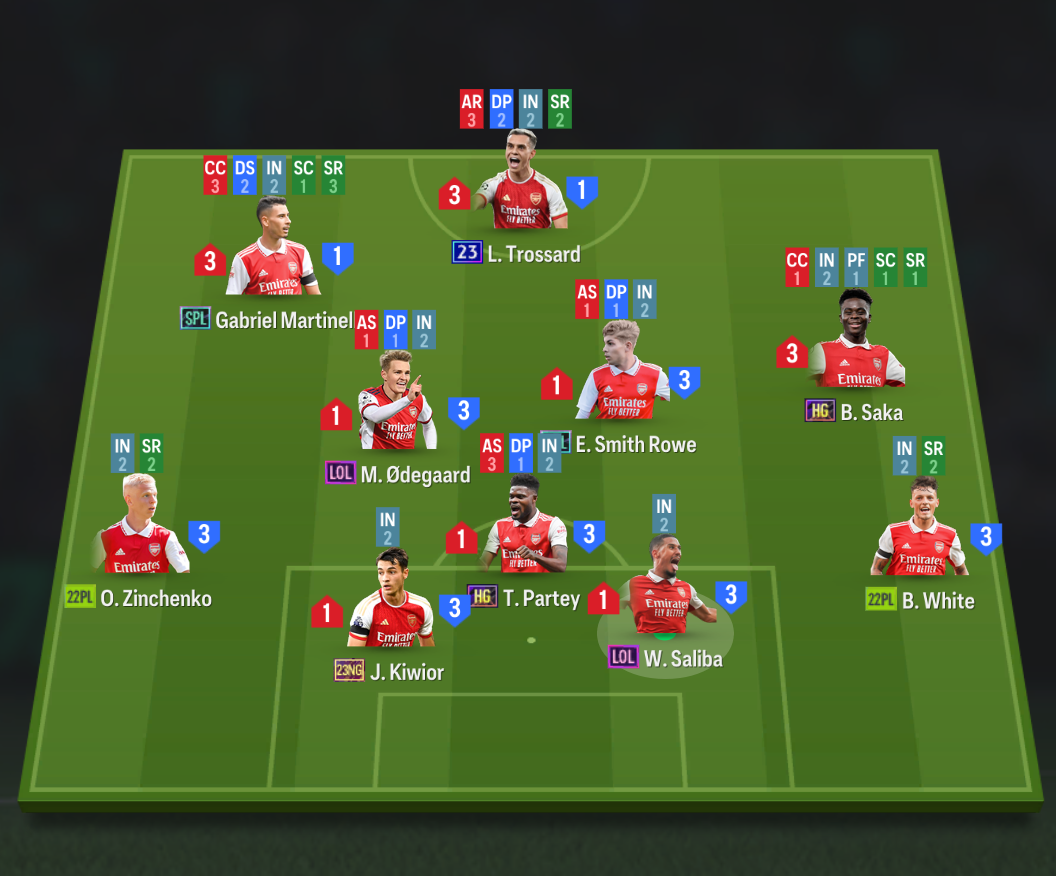1056x876 pixels.
Task: Pick M. Ødegaard's player card
Action: tap(397, 410)
